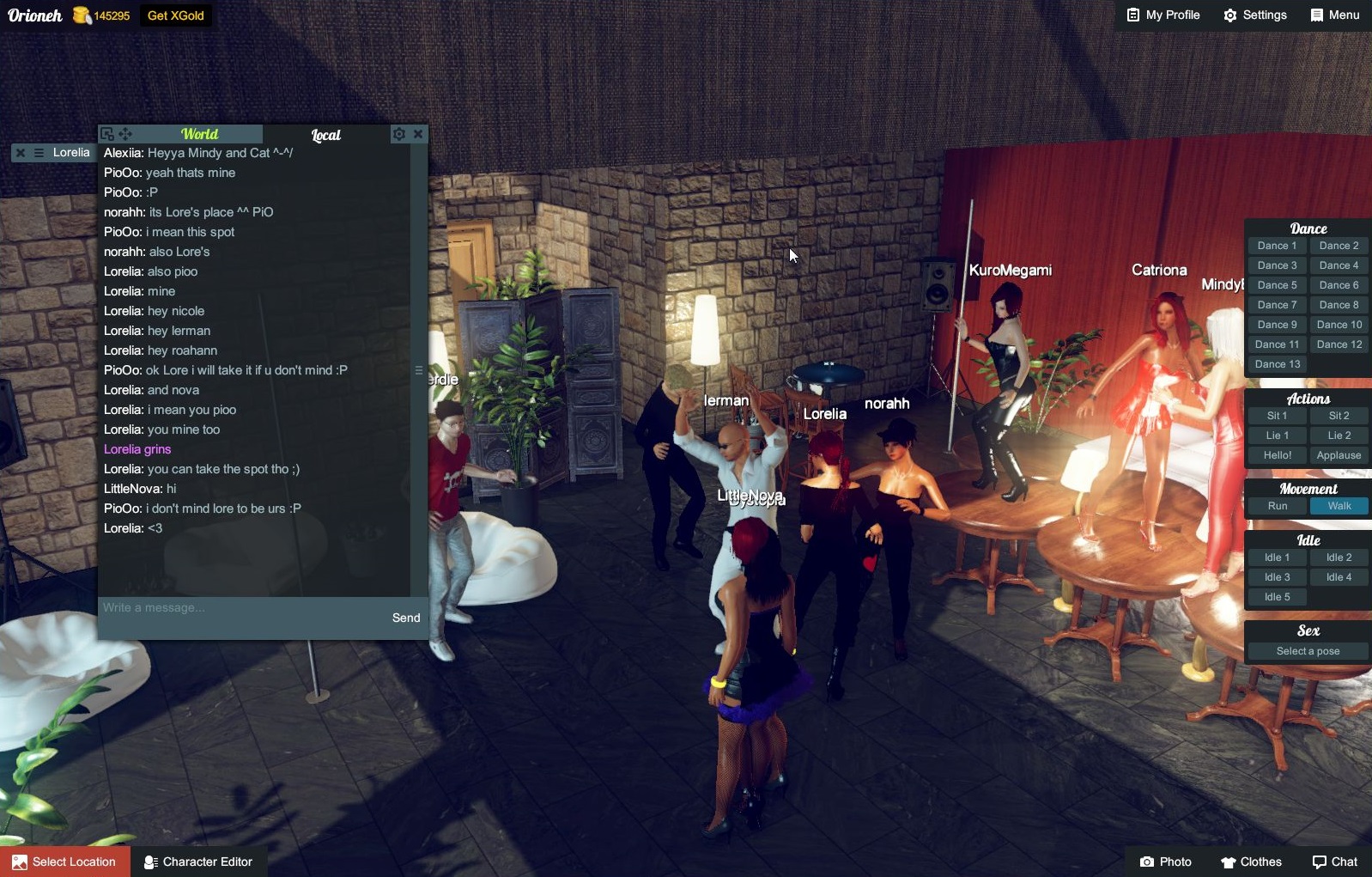1372x877 pixels.
Task: Choose the Dance 13 animation
Action: (1277, 364)
